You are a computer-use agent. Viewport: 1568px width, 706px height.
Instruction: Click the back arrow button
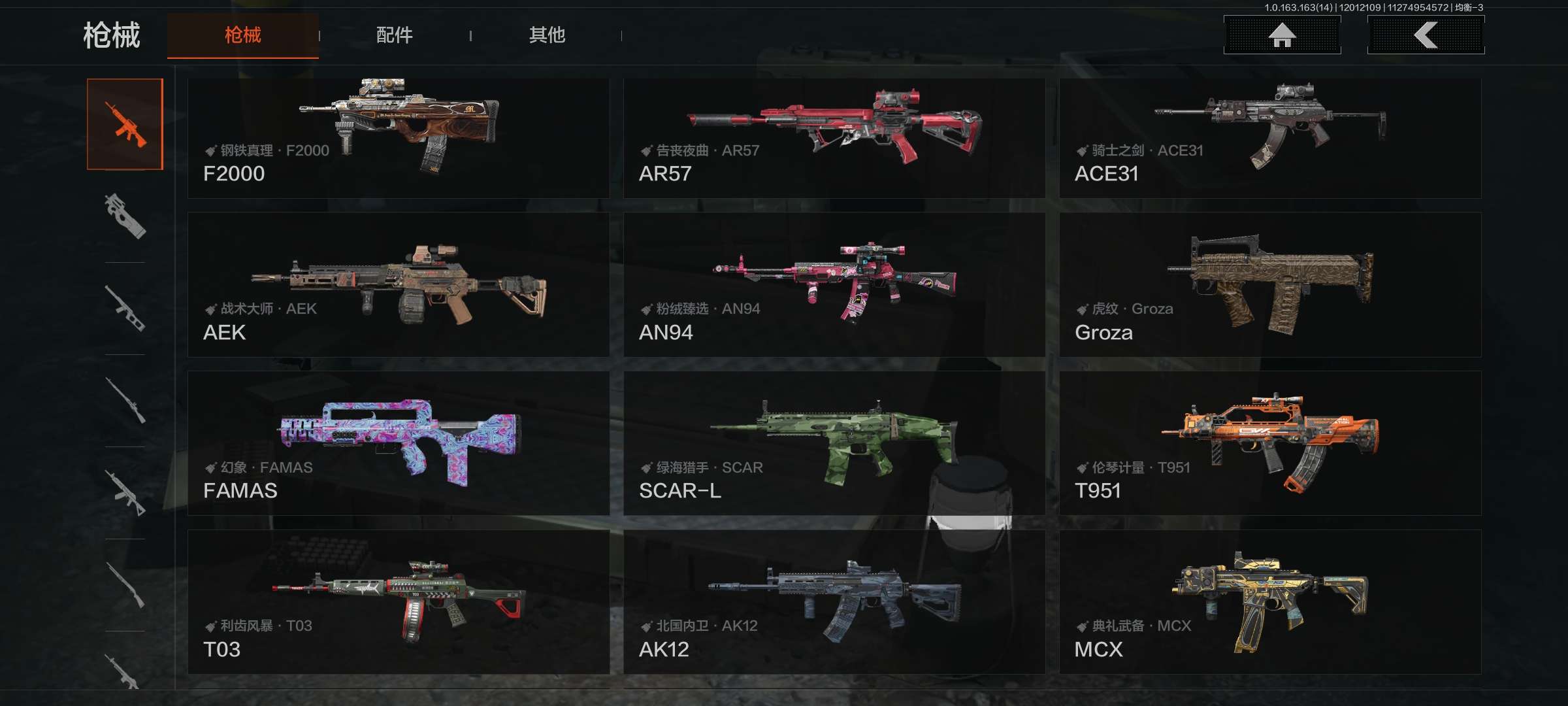tap(1426, 35)
